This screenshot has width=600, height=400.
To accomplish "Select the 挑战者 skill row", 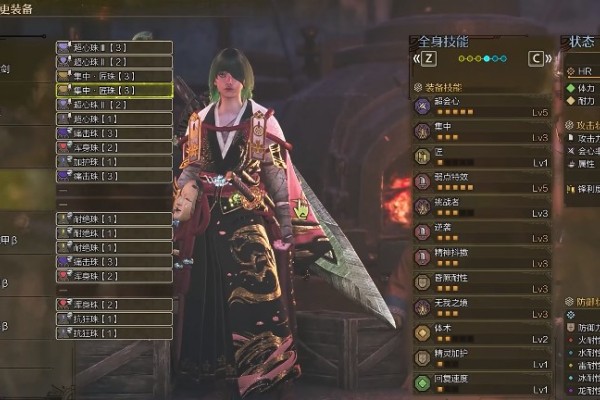I will pyautogui.click(x=482, y=208).
